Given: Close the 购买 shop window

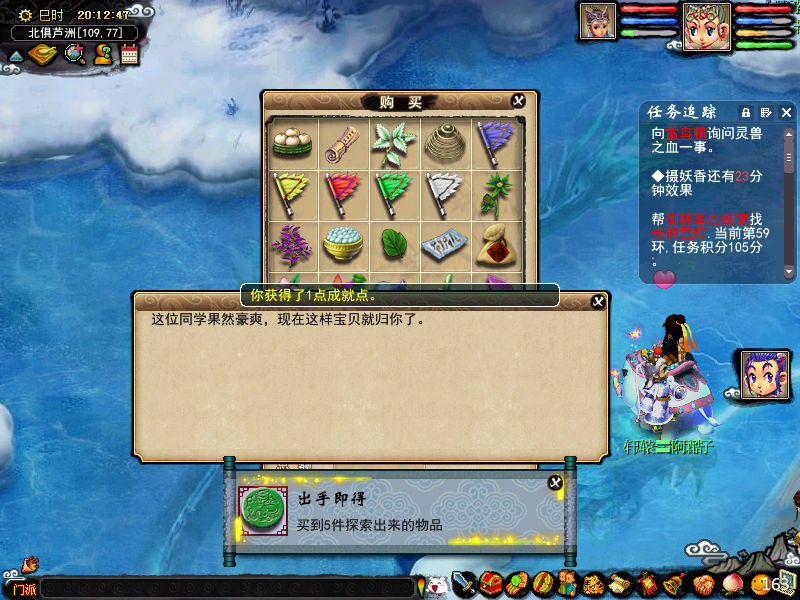Looking at the screenshot, I should [518, 101].
